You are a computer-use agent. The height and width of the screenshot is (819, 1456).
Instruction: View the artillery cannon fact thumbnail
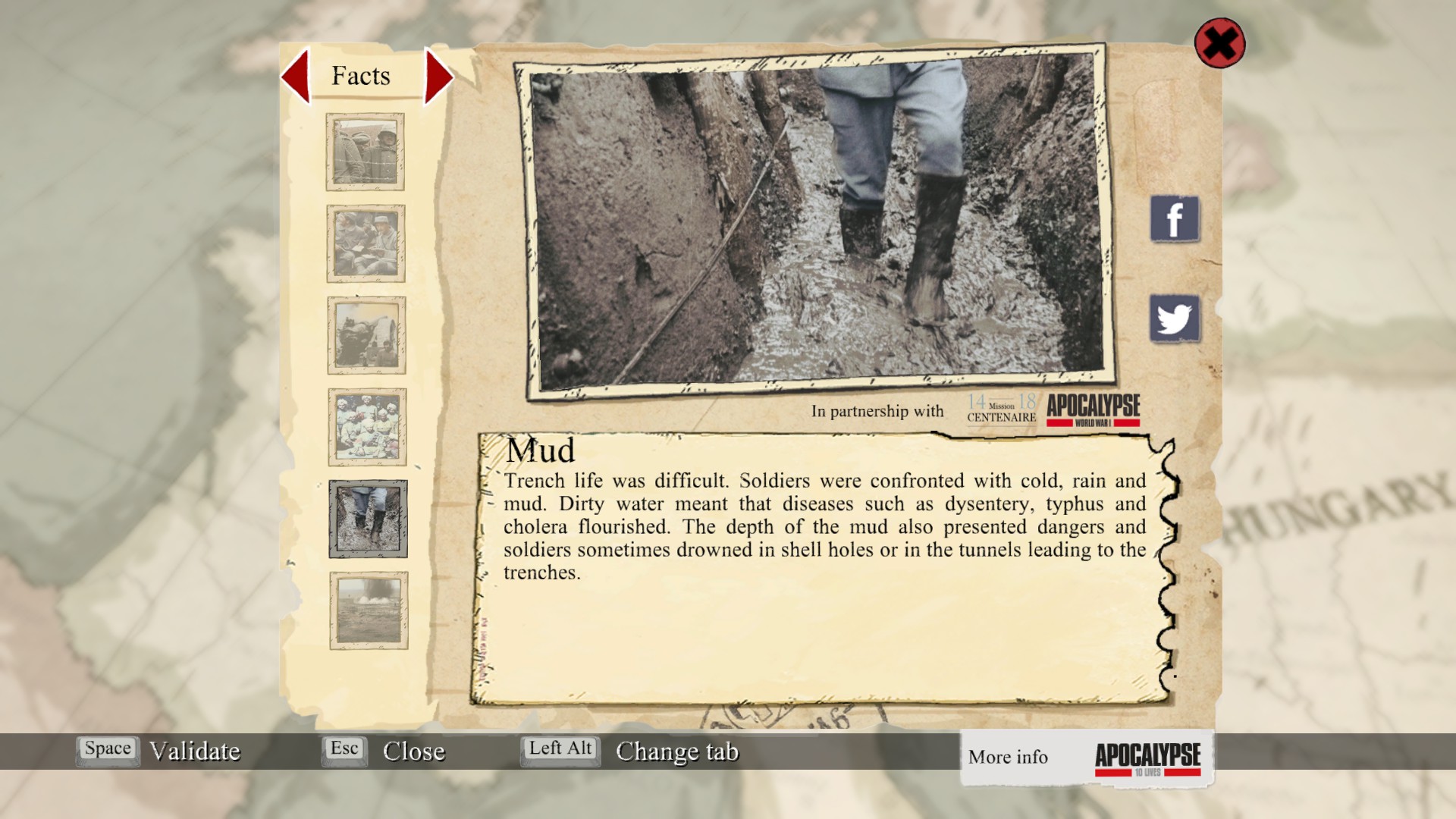tap(367, 335)
